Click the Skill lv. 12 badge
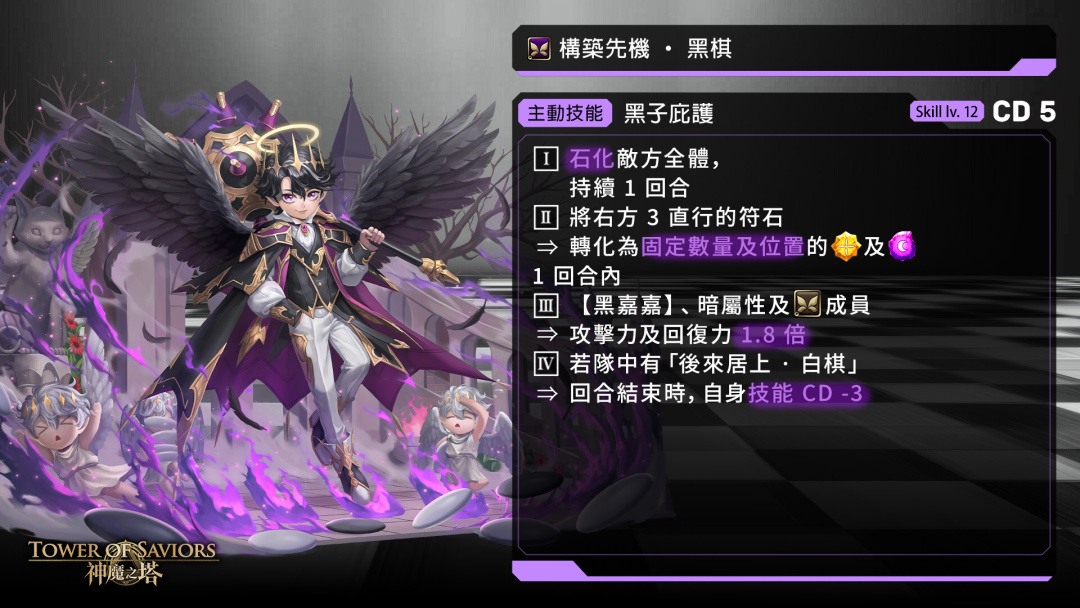The image size is (1080, 608). coord(946,112)
